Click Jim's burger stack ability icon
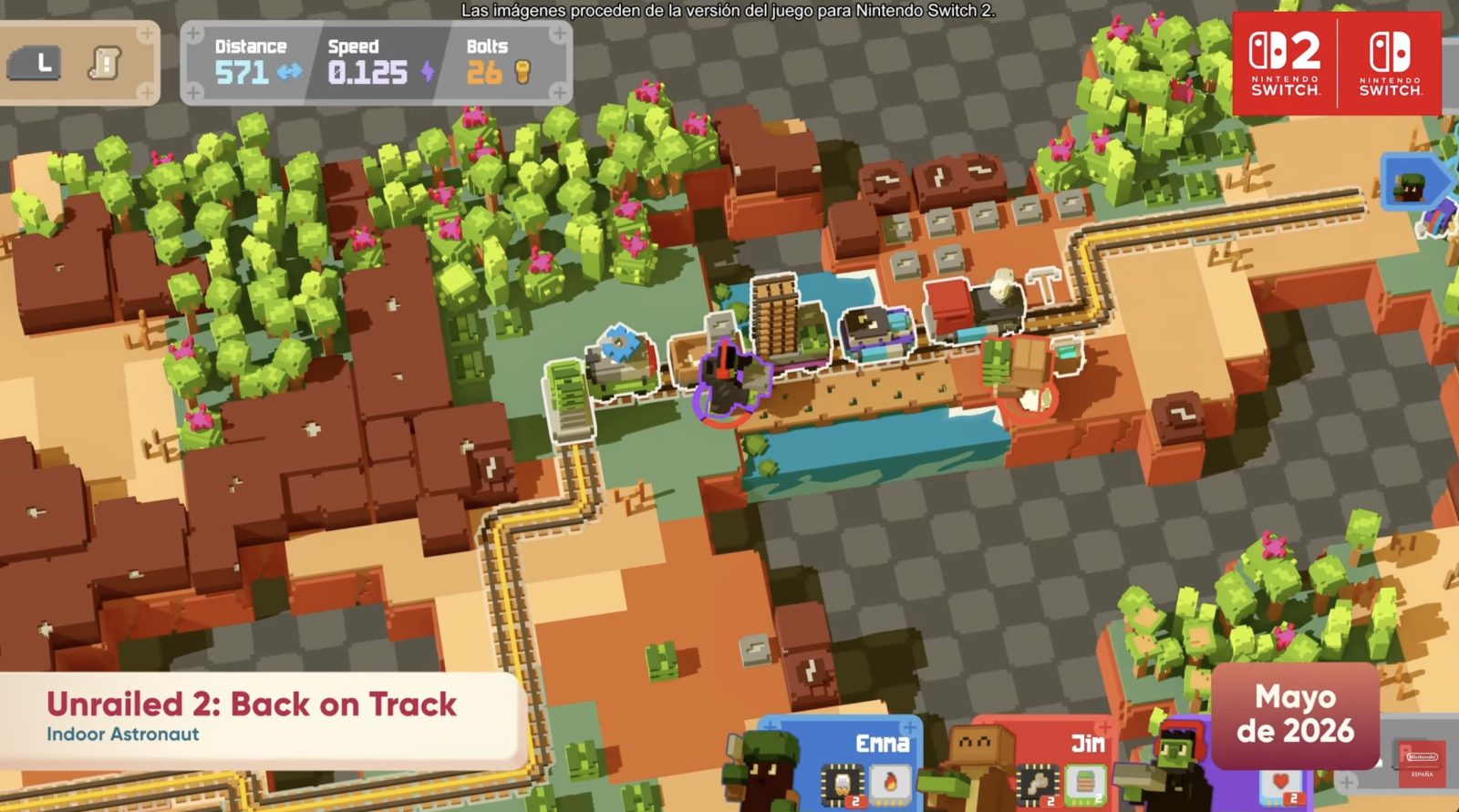 point(1084,784)
